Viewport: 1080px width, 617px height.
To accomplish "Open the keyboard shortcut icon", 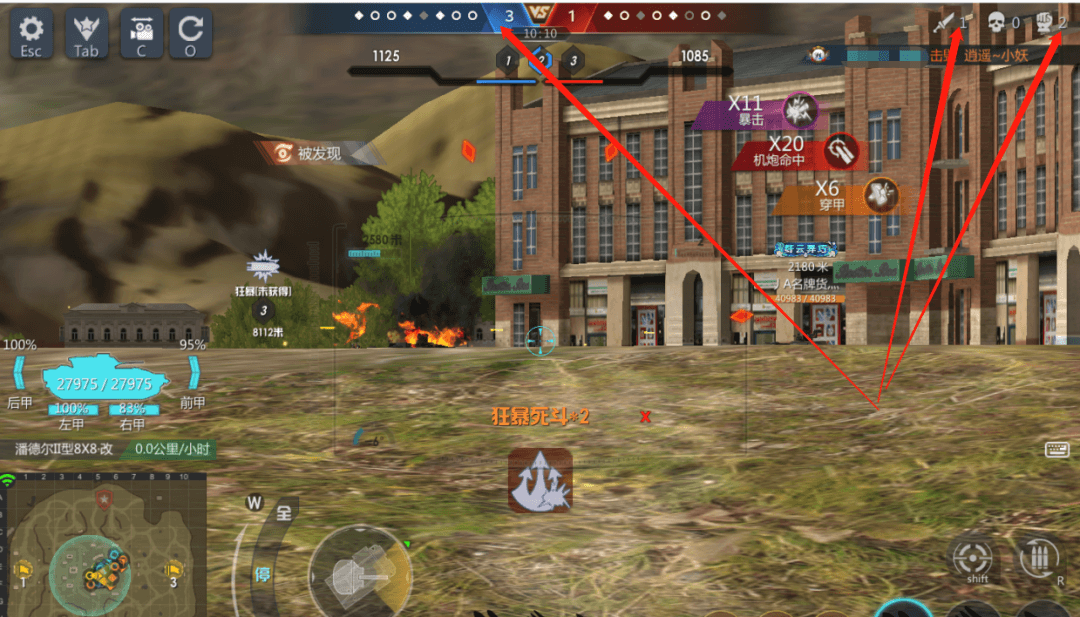I will pos(1057,450).
